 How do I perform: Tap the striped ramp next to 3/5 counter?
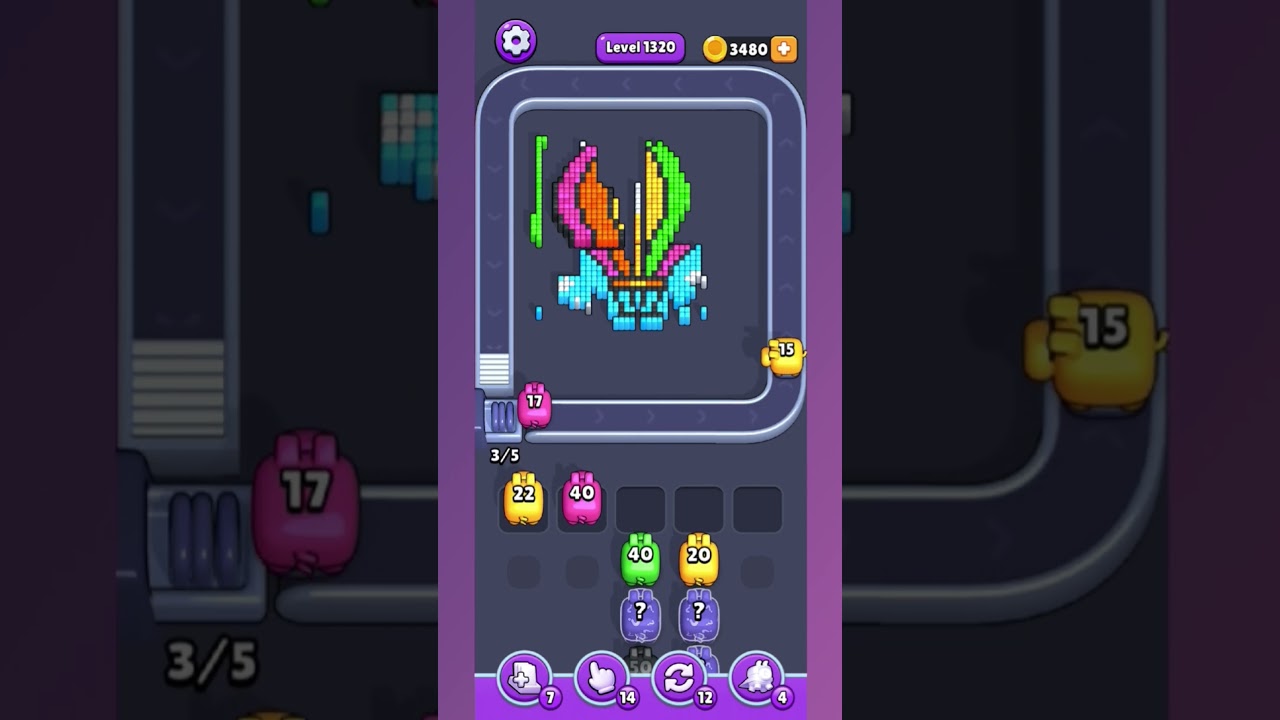coord(492,368)
